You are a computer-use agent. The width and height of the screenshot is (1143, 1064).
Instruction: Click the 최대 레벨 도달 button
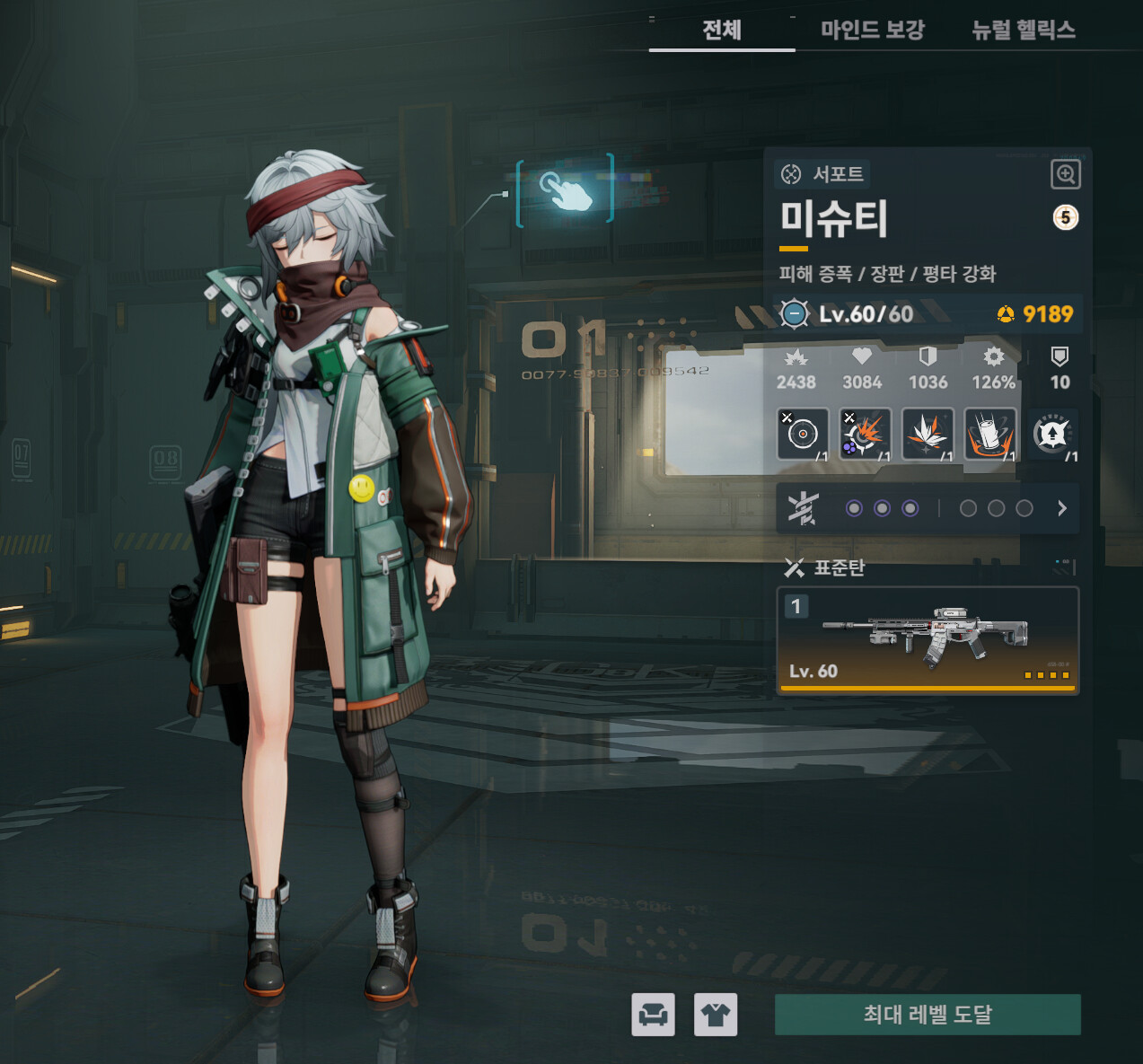928,1015
